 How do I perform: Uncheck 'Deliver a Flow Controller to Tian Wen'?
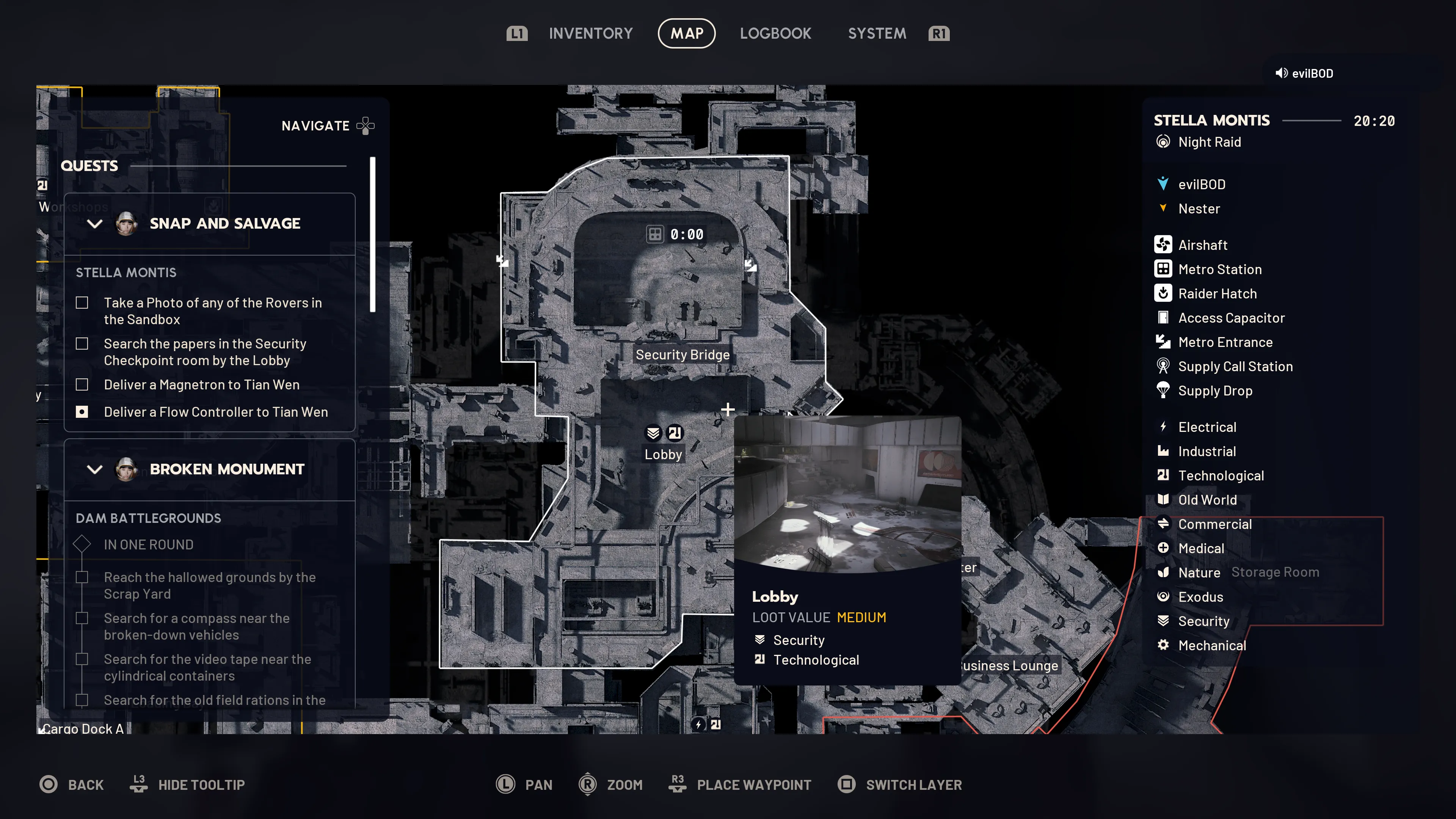(82, 412)
